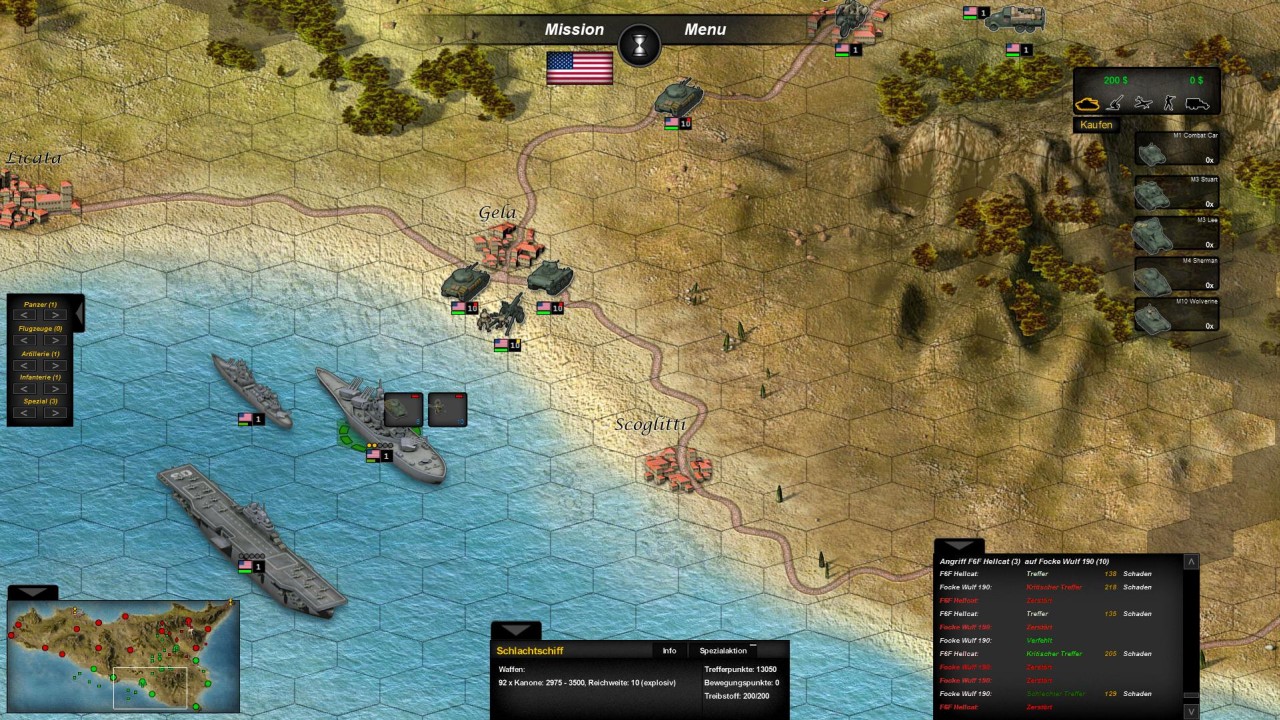This screenshot has width=1280, height=720.
Task: Open the Mission panel
Action: coord(574,30)
